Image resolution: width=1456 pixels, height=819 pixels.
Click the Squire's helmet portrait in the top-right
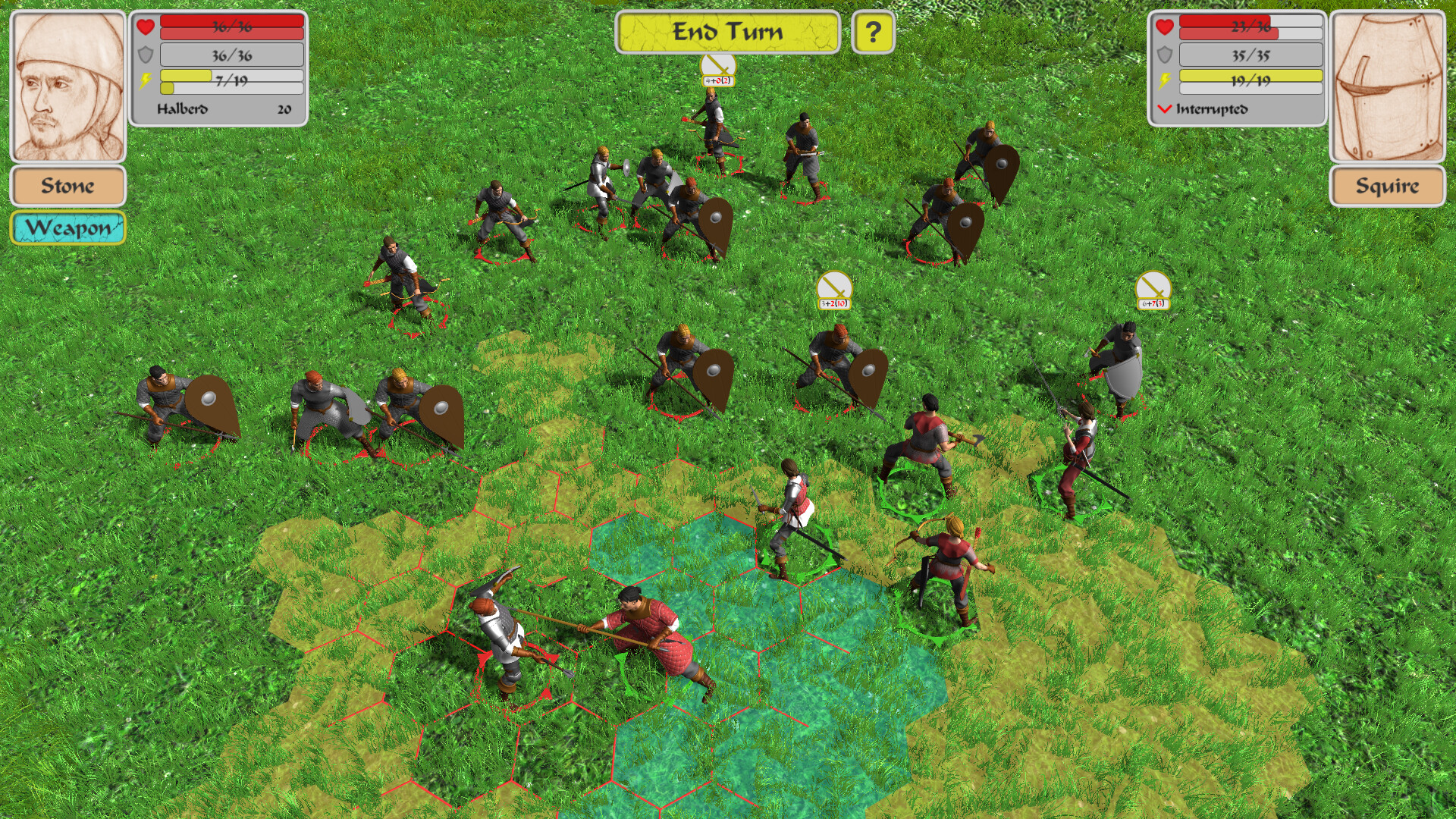click(x=1387, y=85)
